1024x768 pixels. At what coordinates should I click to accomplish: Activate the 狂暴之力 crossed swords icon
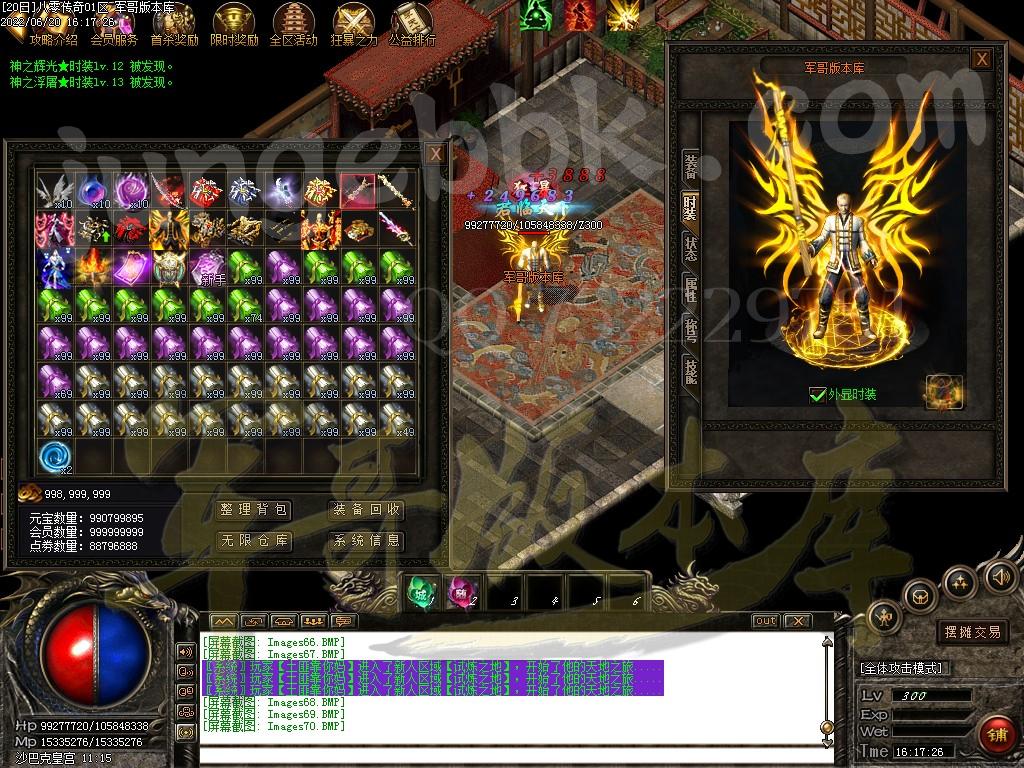353,24
